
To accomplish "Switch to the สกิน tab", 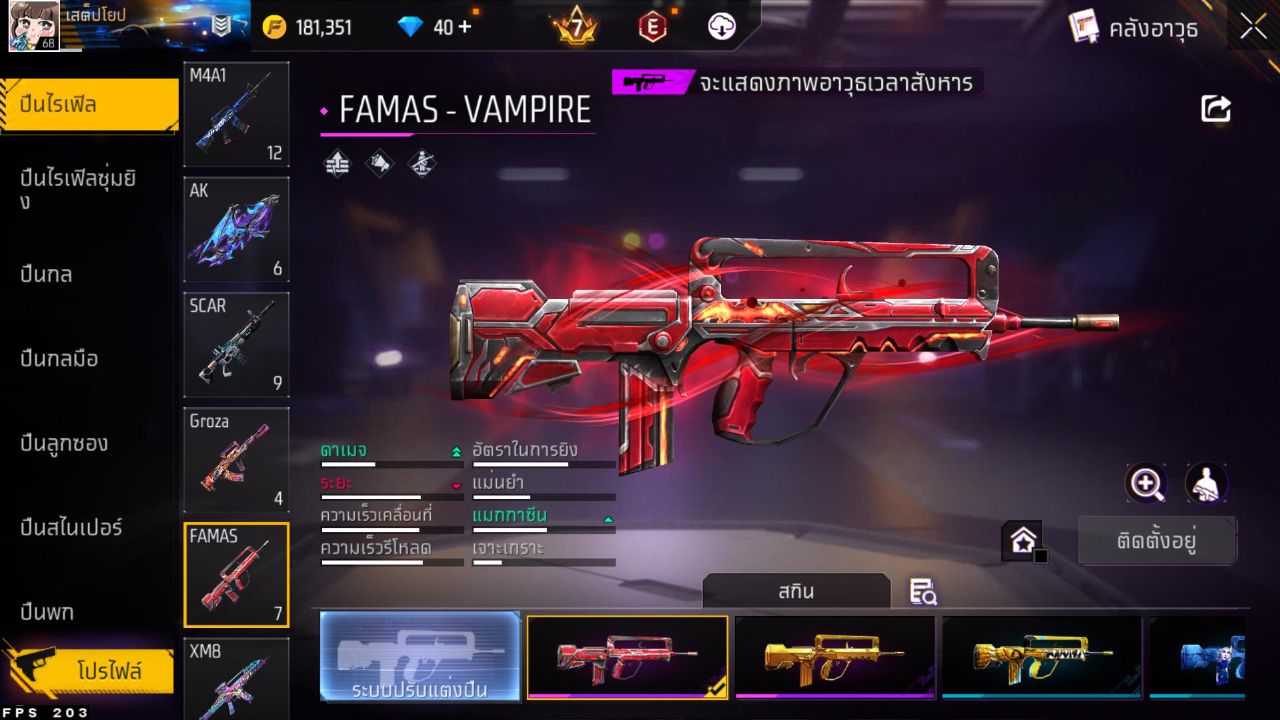I will pos(798,591).
